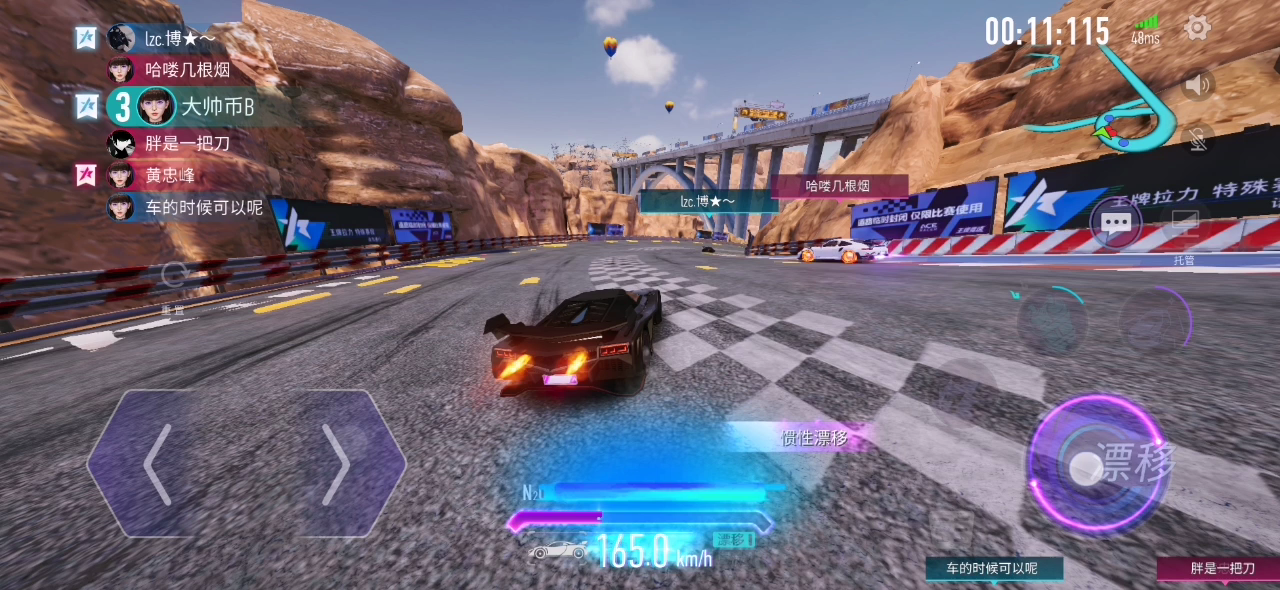
Task: Toggle the speaker sound icon
Action: (1196, 84)
